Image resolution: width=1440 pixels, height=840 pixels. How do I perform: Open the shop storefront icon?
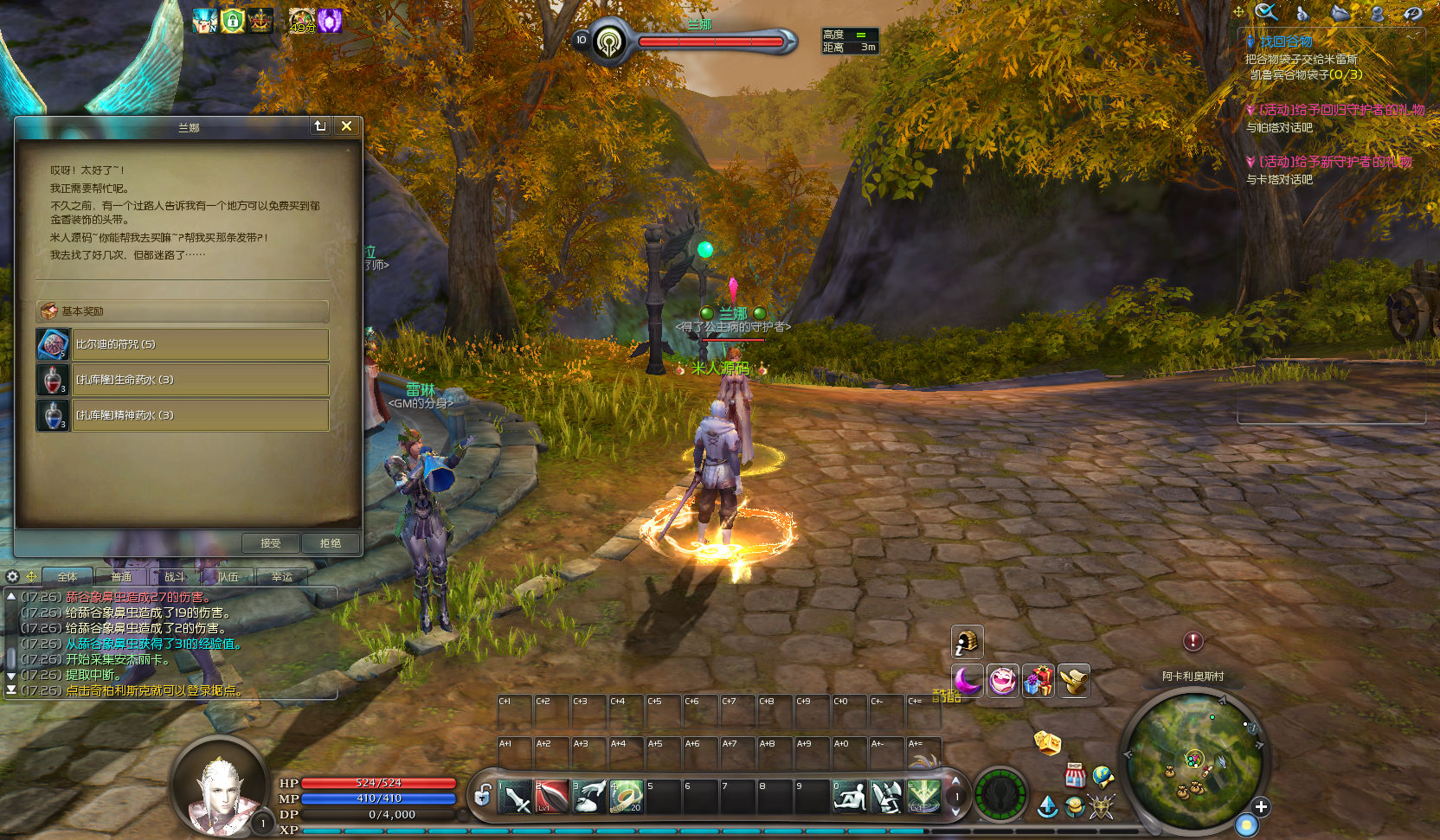(1075, 774)
